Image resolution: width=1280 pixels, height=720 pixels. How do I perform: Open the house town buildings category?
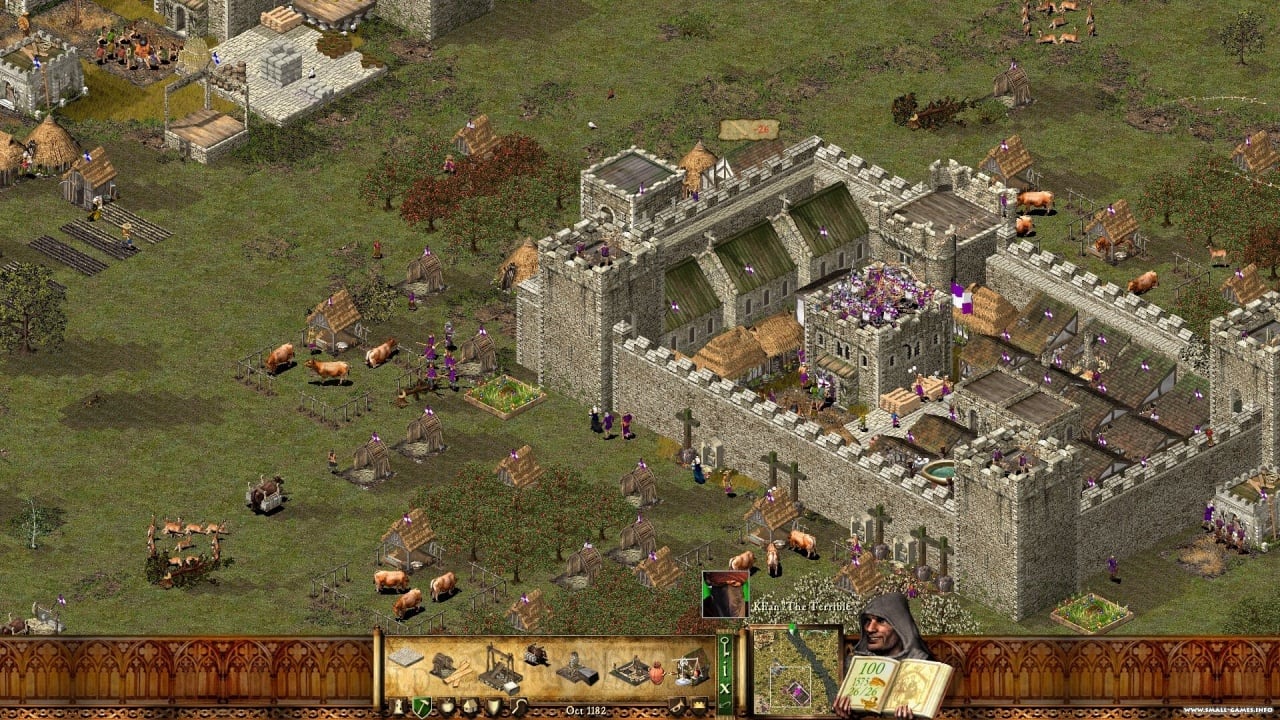pyautogui.click(x=468, y=706)
